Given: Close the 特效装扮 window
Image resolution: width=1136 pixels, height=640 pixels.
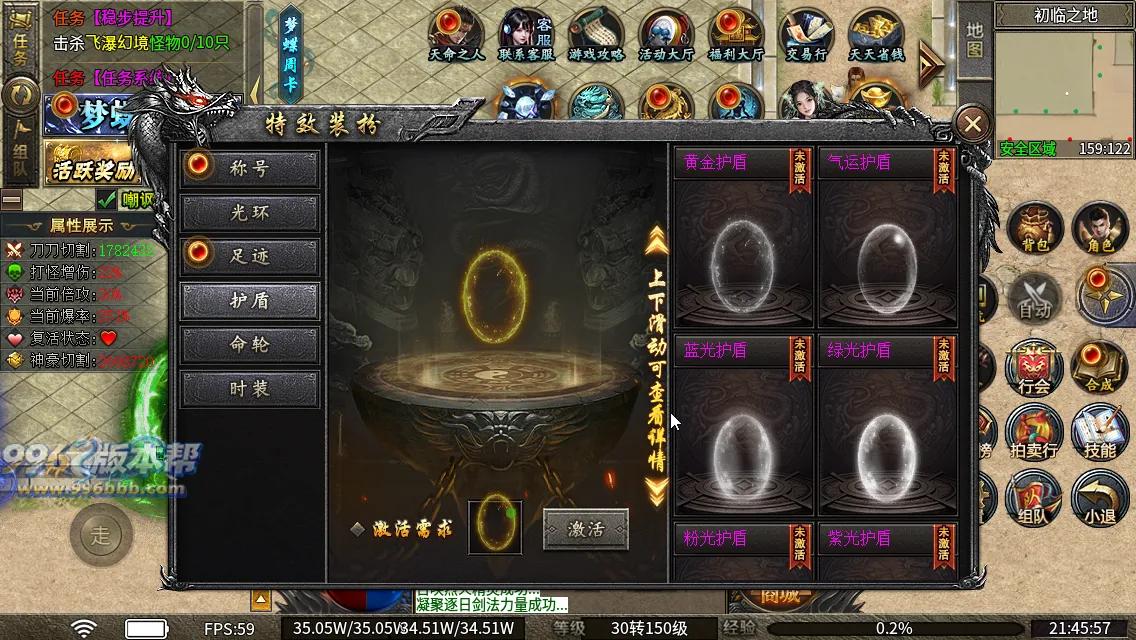Looking at the screenshot, I should pyautogui.click(x=972, y=125).
